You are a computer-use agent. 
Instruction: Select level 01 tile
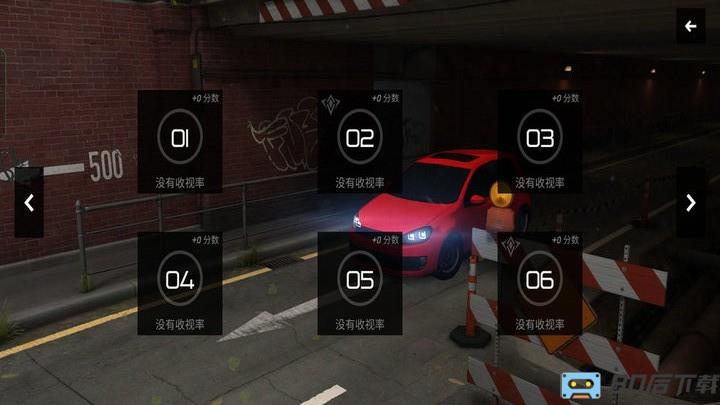coord(180,141)
